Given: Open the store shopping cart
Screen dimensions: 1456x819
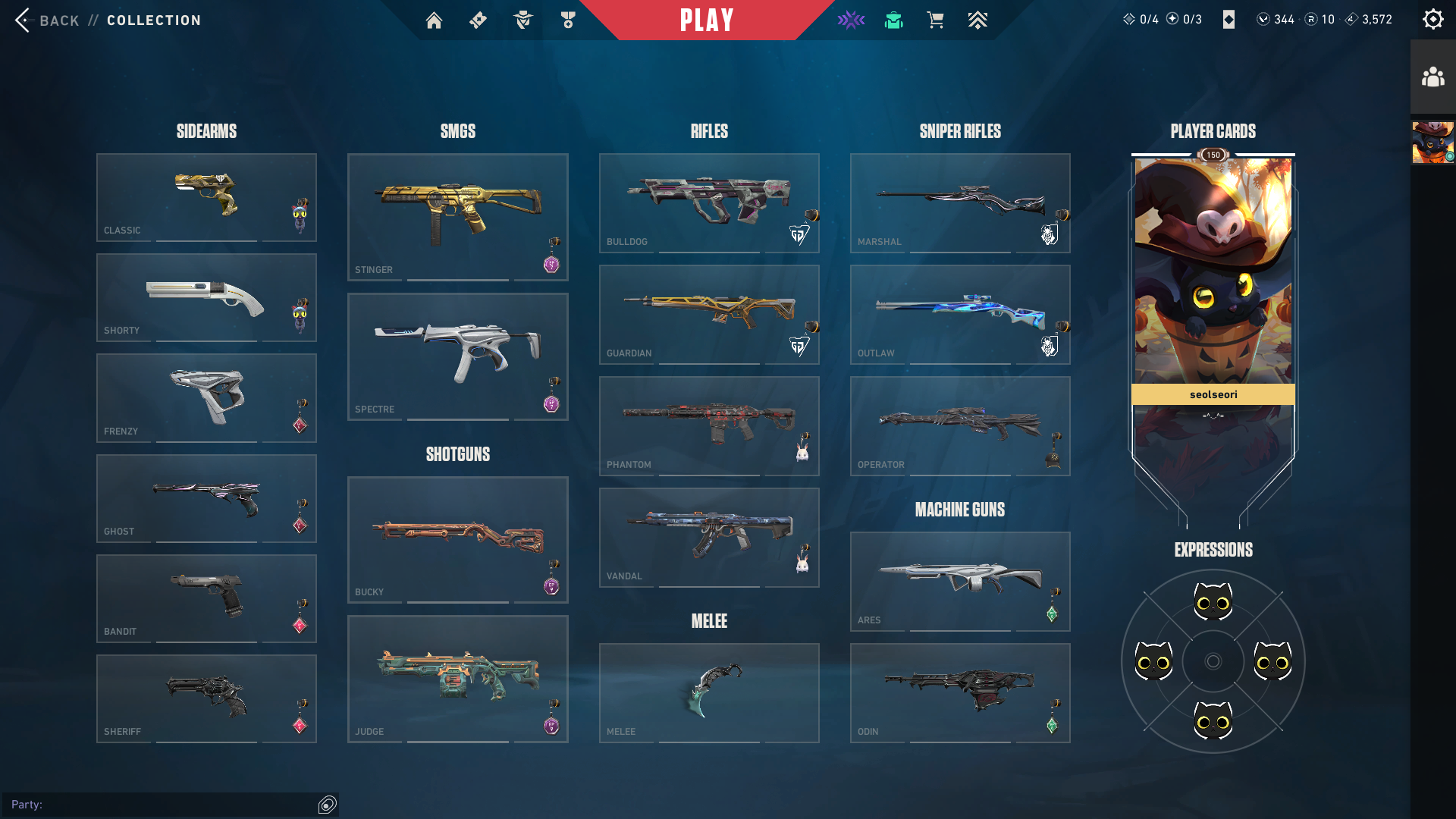Looking at the screenshot, I should (x=935, y=20).
